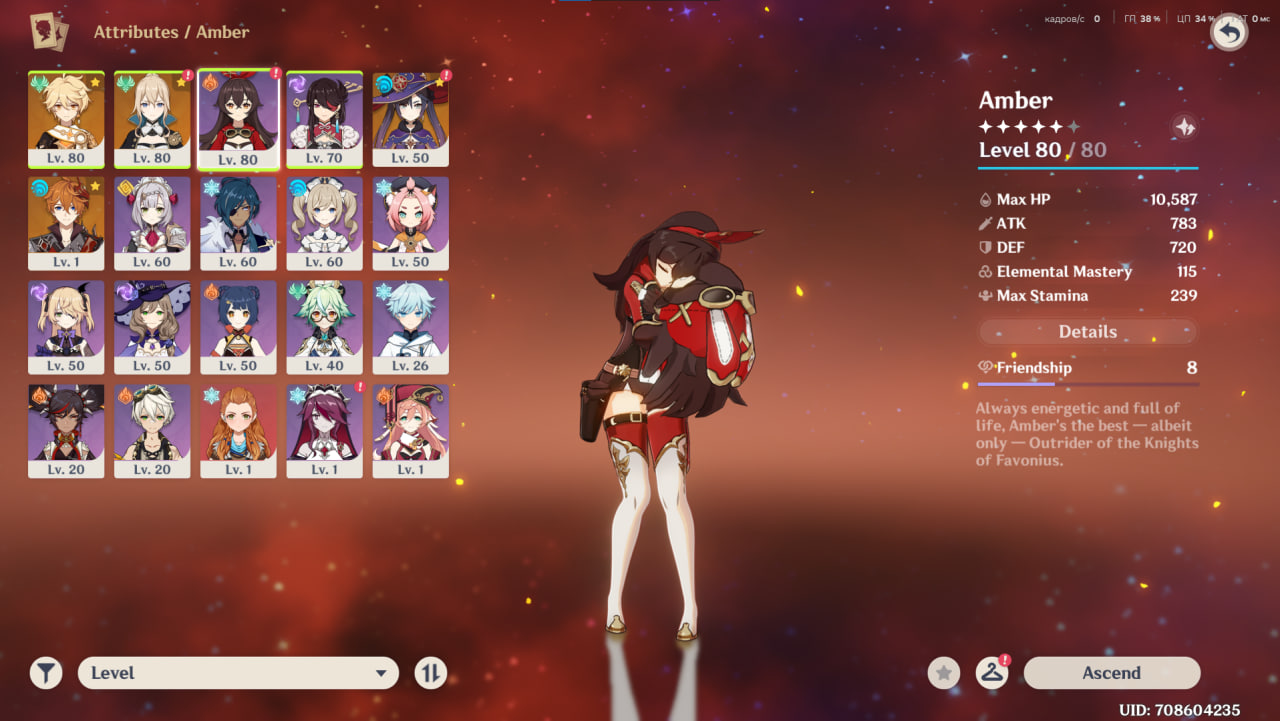Select Rosaria's Lv. 1 card
The height and width of the screenshot is (721, 1280).
pyautogui.click(x=324, y=431)
